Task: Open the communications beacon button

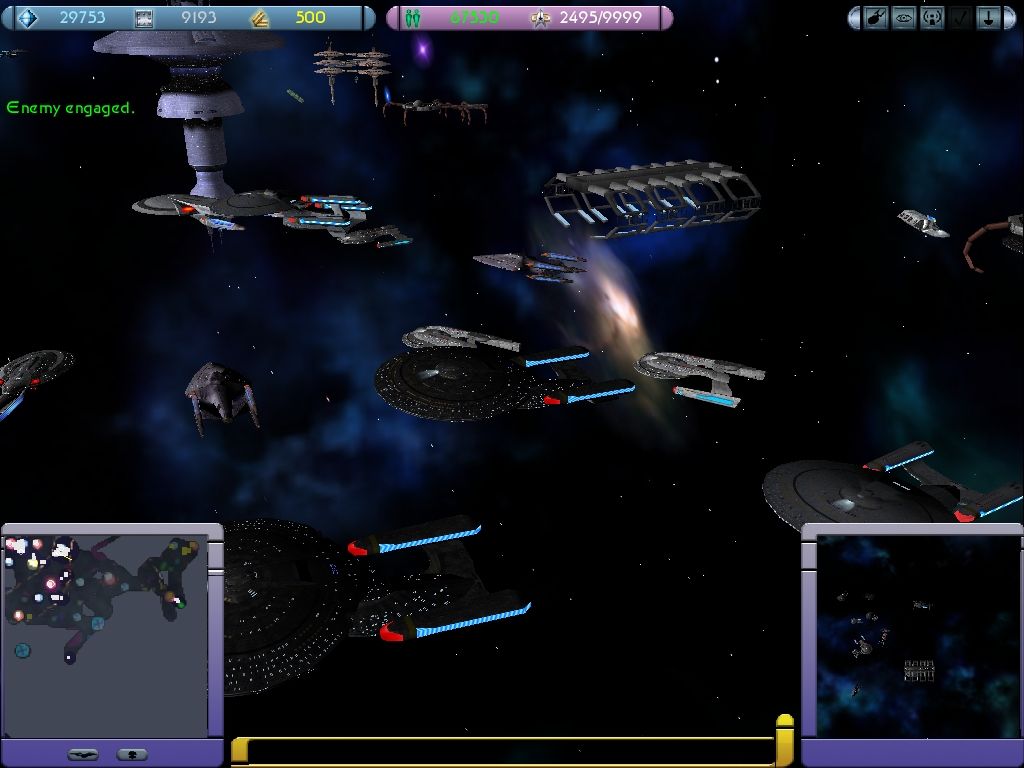Action: [932, 18]
